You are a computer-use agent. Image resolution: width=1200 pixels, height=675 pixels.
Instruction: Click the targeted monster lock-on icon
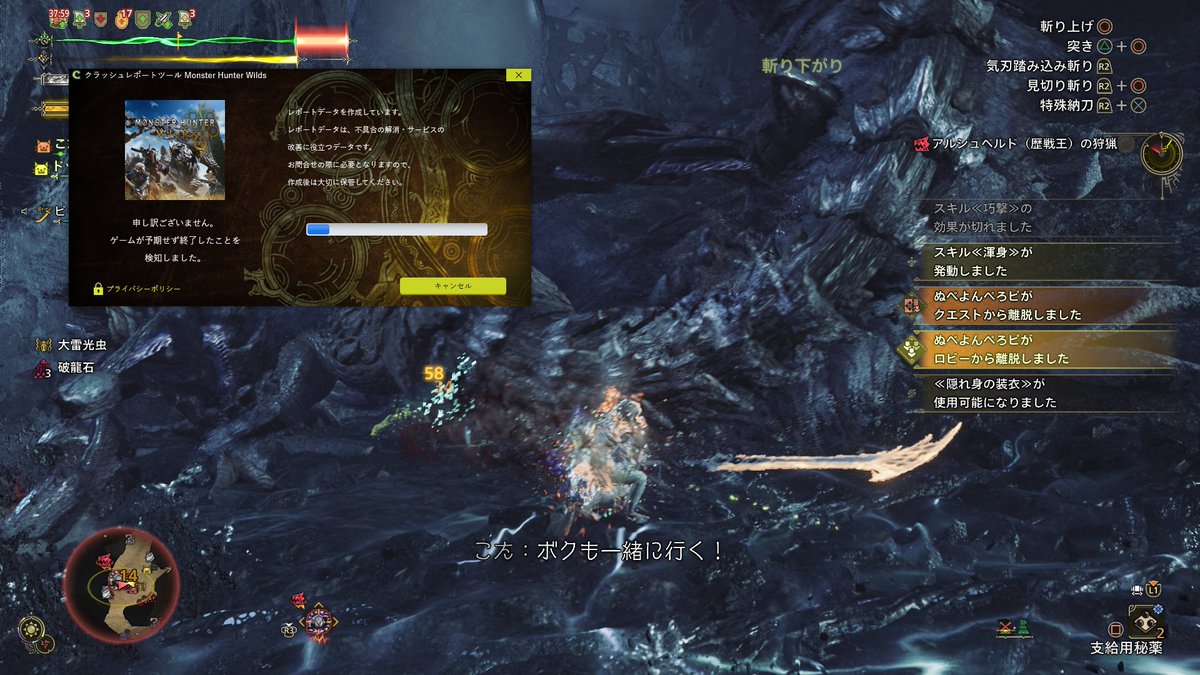[318, 621]
